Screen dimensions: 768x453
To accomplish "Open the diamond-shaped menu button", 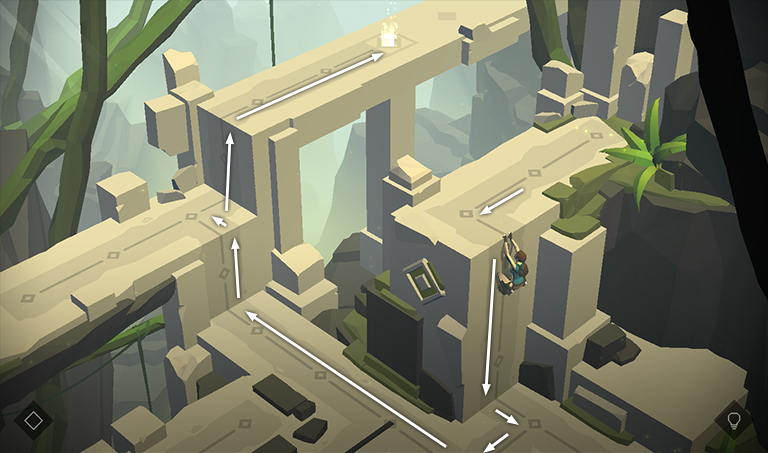I will [x=33, y=420].
